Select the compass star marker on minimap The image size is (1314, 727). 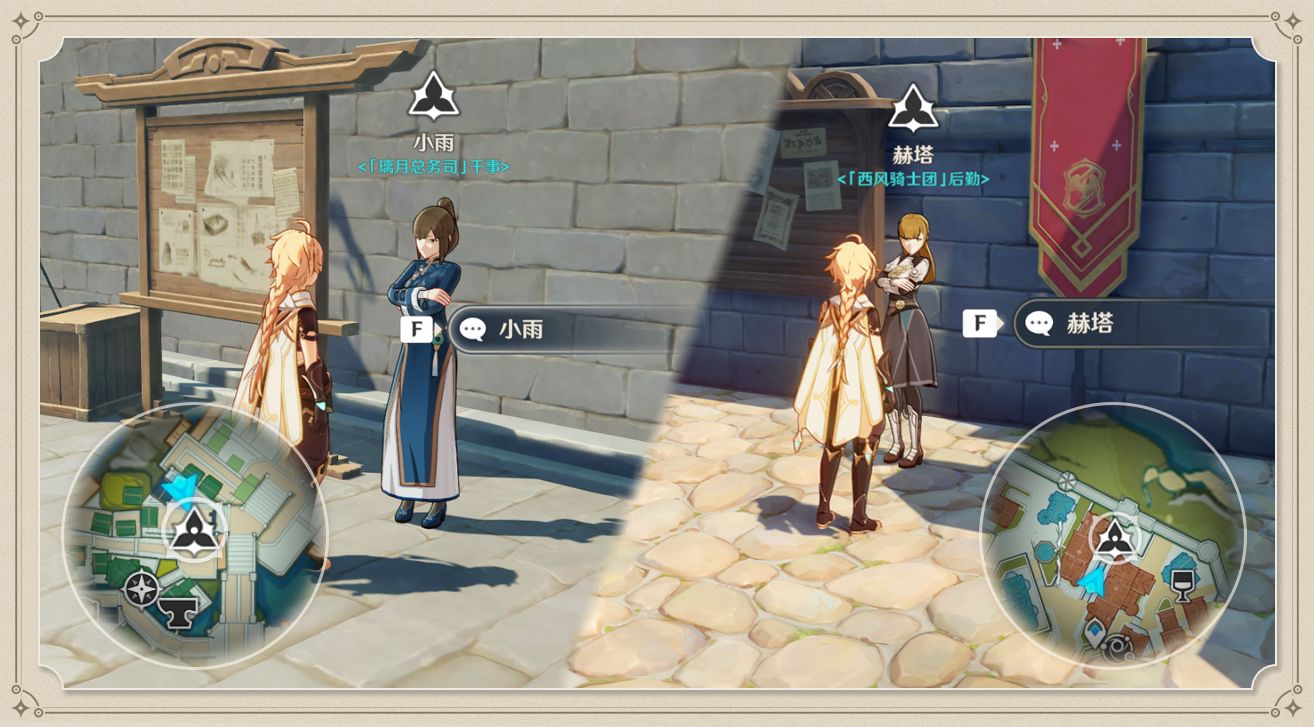(141, 589)
